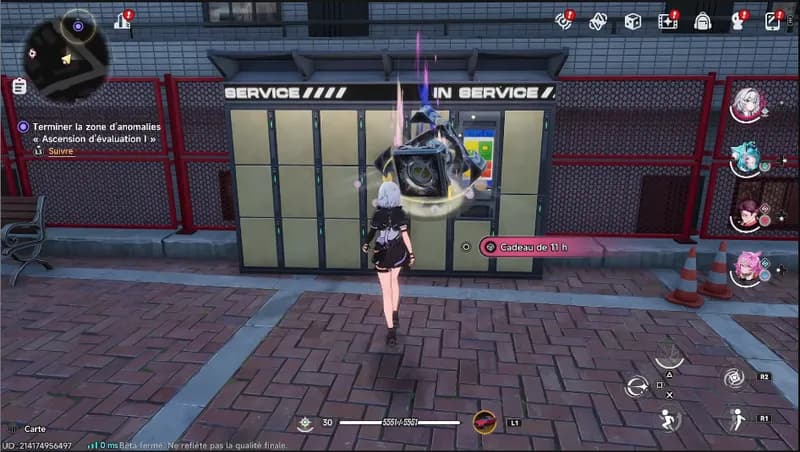The image size is (800, 452).
Task: Switch to the teal-haired character portrait
Action: click(x=747, y=159)
